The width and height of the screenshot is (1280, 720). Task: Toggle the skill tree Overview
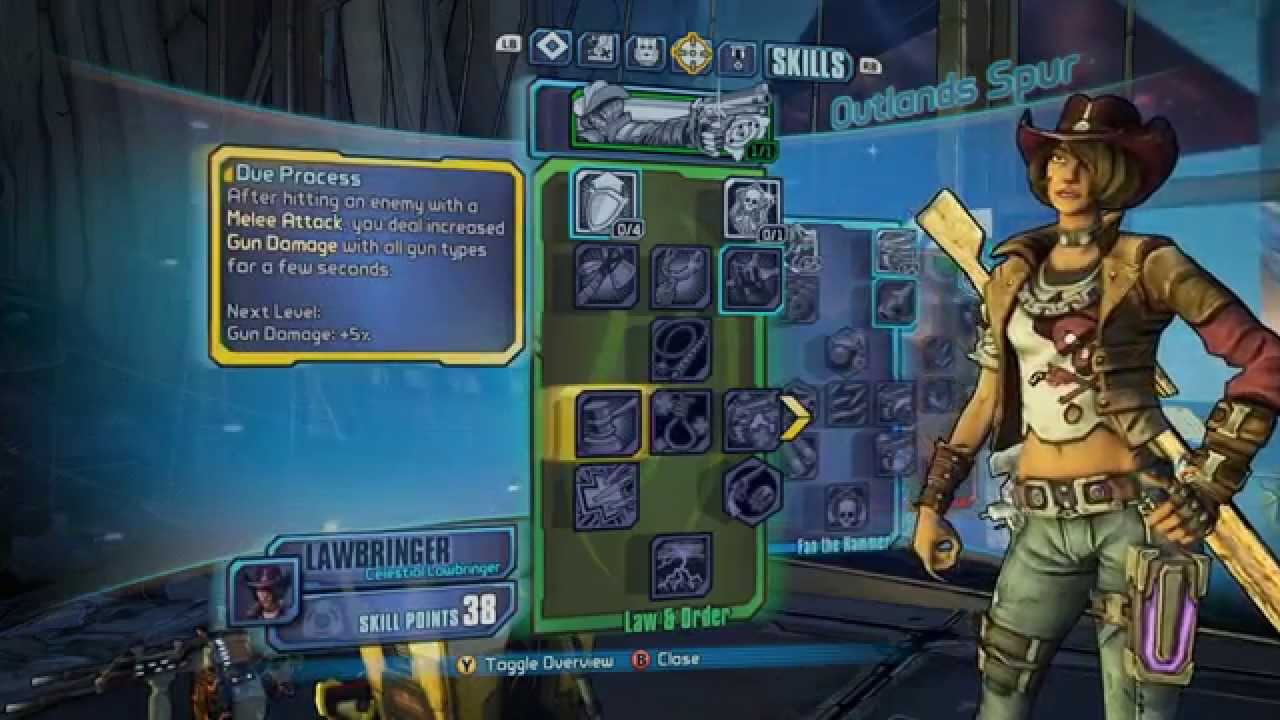[x=536, y=664]
